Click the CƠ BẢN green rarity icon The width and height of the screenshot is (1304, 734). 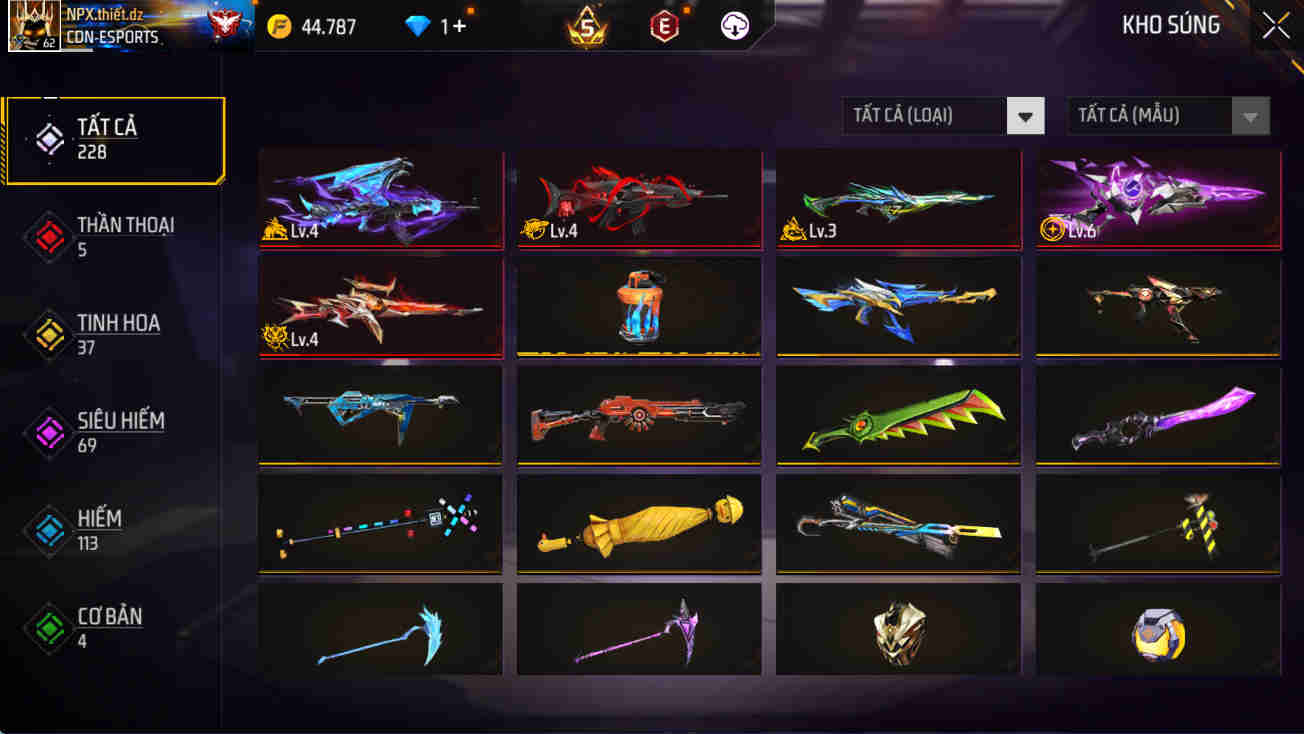(48, 628)
